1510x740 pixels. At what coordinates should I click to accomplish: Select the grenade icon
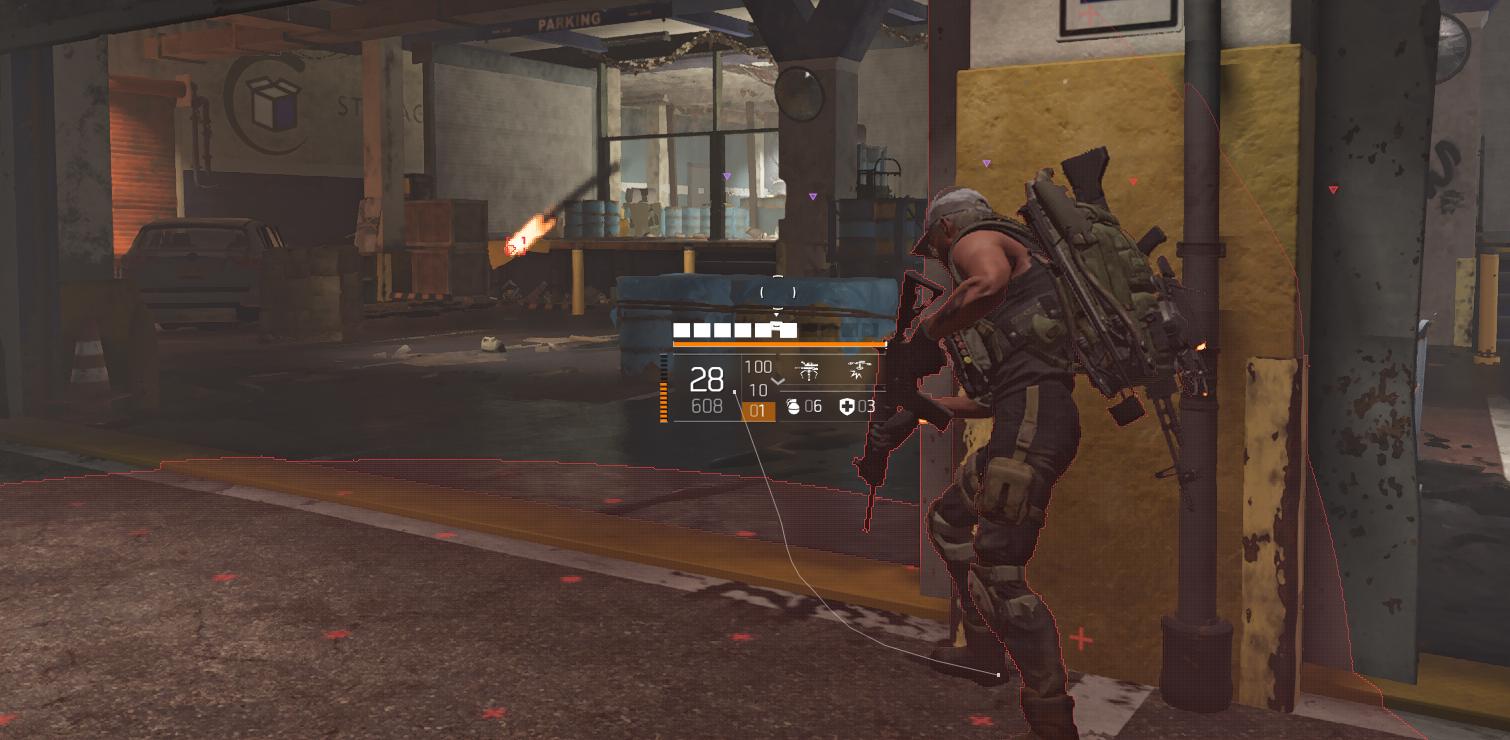pos(793,406)
